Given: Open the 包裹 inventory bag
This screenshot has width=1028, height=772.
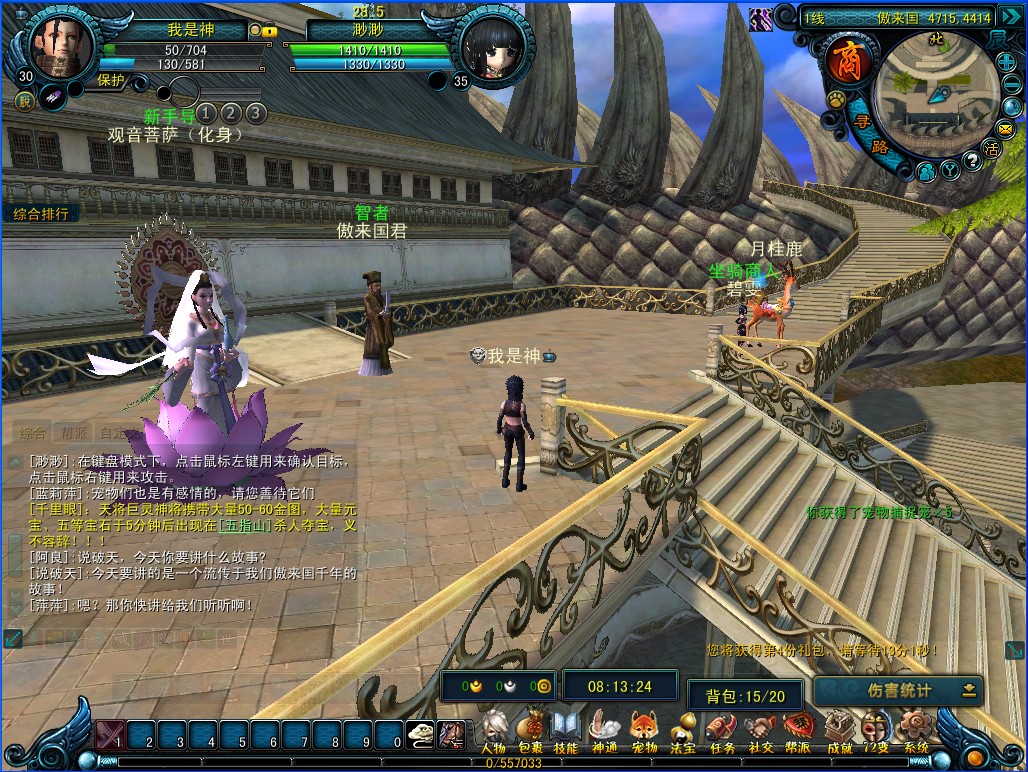Looking at the screenshot, I should [x=530, y=731].
